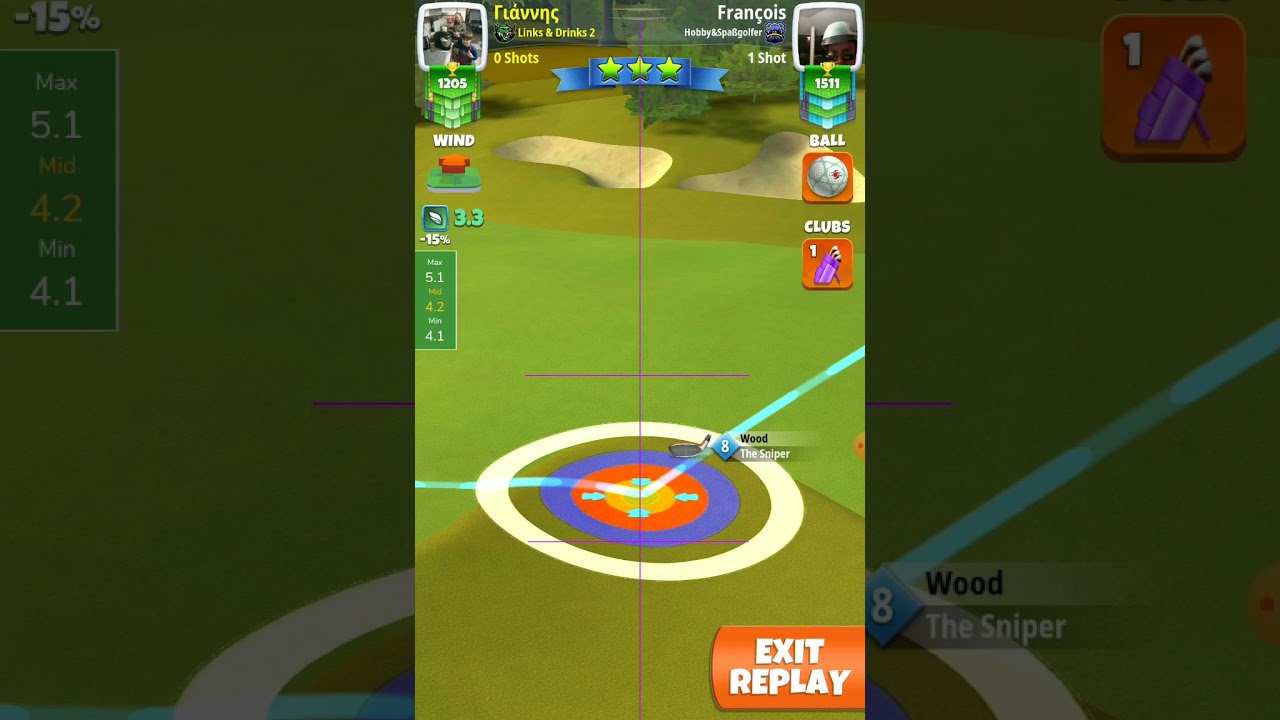Open the purple clubs bag
Screen dimensions: 1280x720
pos(827,264)
